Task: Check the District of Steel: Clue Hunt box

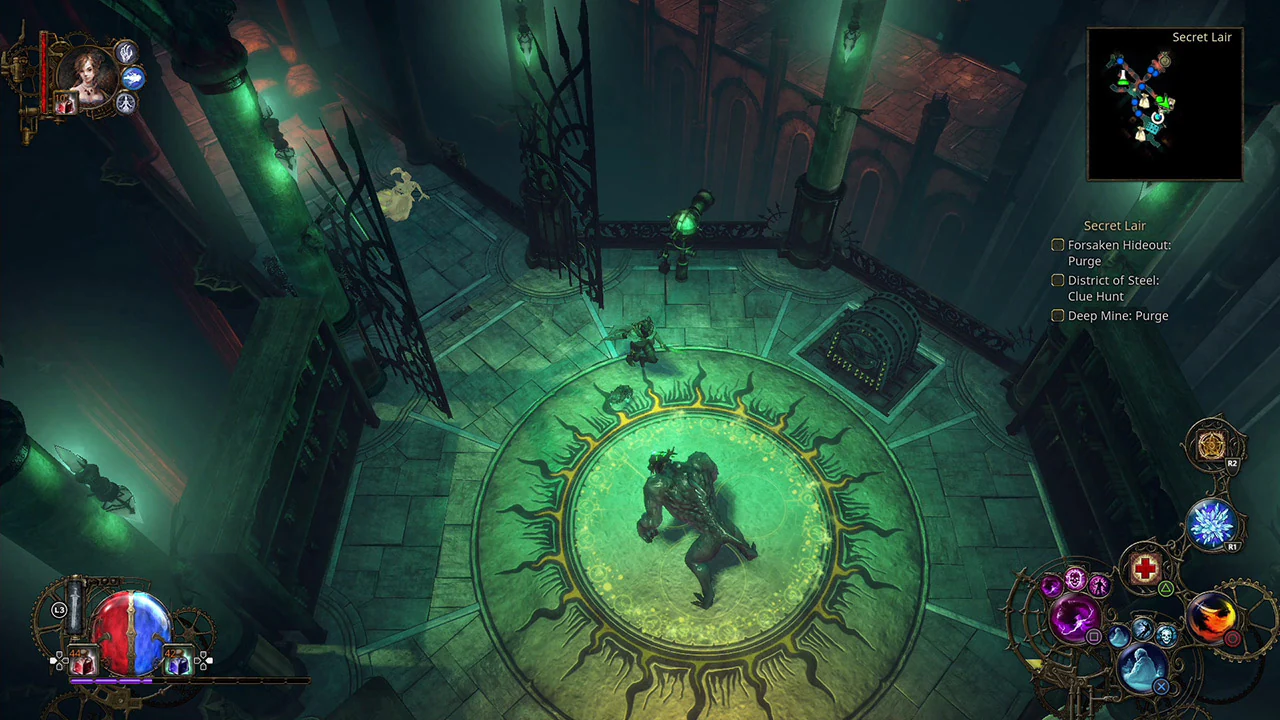Action: pyautogui.click(x=1057, y=280)
